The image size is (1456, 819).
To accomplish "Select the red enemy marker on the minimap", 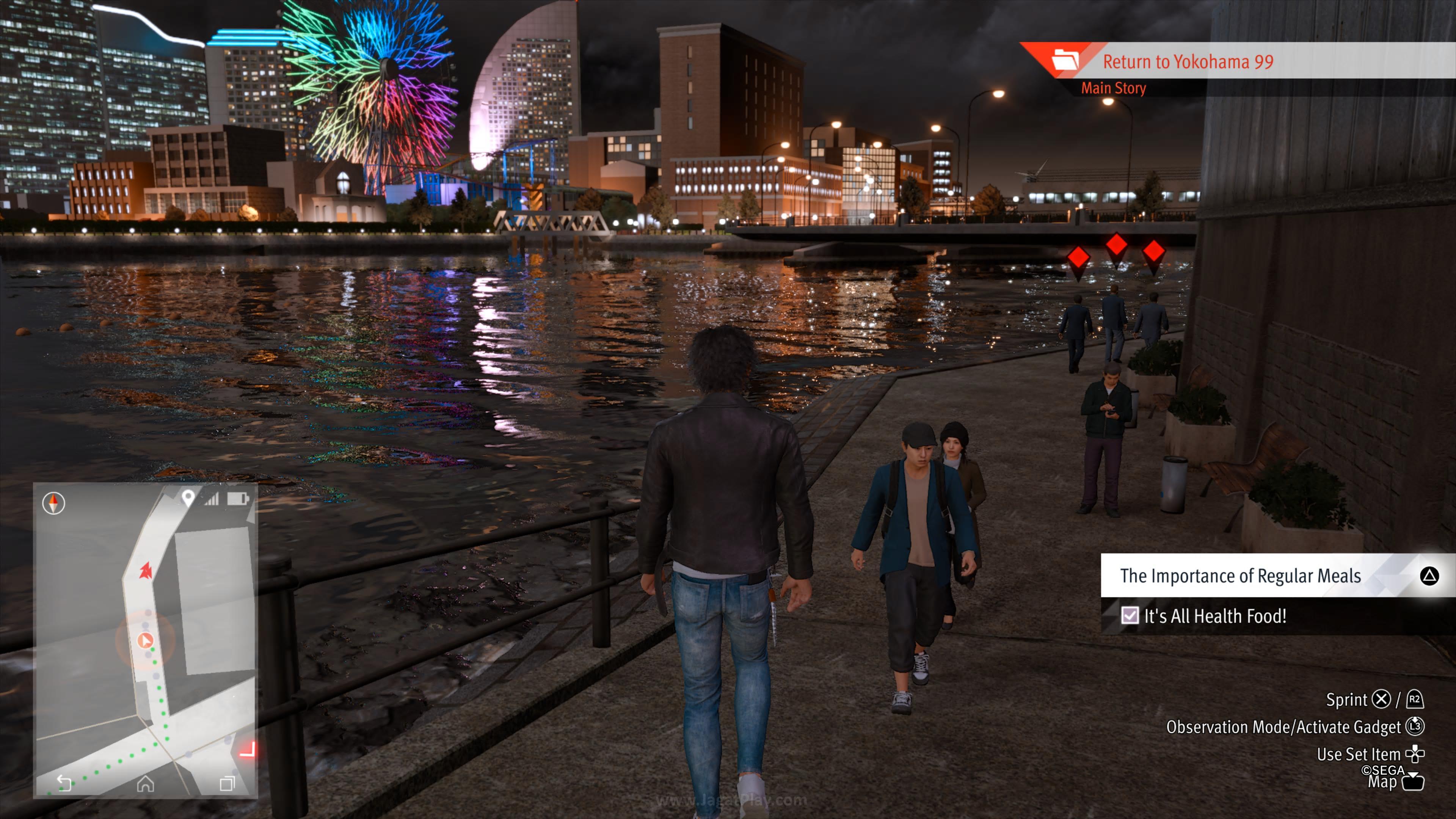I will [146, 570].
